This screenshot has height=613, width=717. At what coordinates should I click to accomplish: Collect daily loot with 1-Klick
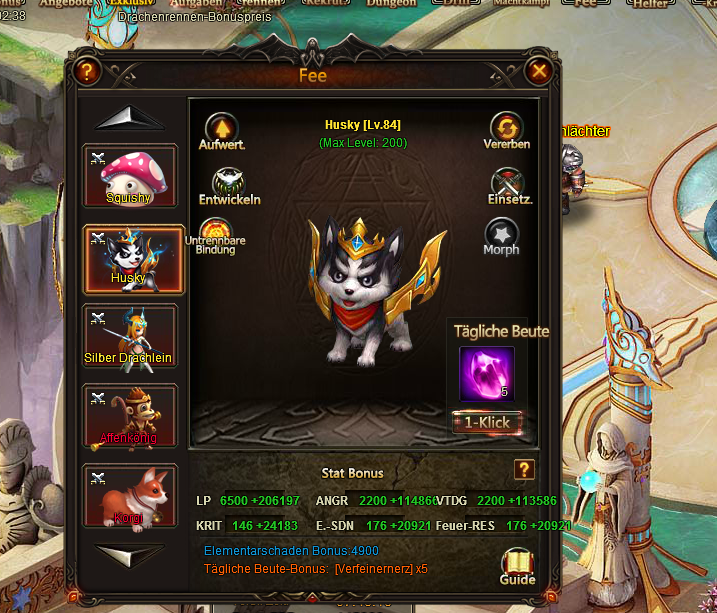[x=487, y=422]
